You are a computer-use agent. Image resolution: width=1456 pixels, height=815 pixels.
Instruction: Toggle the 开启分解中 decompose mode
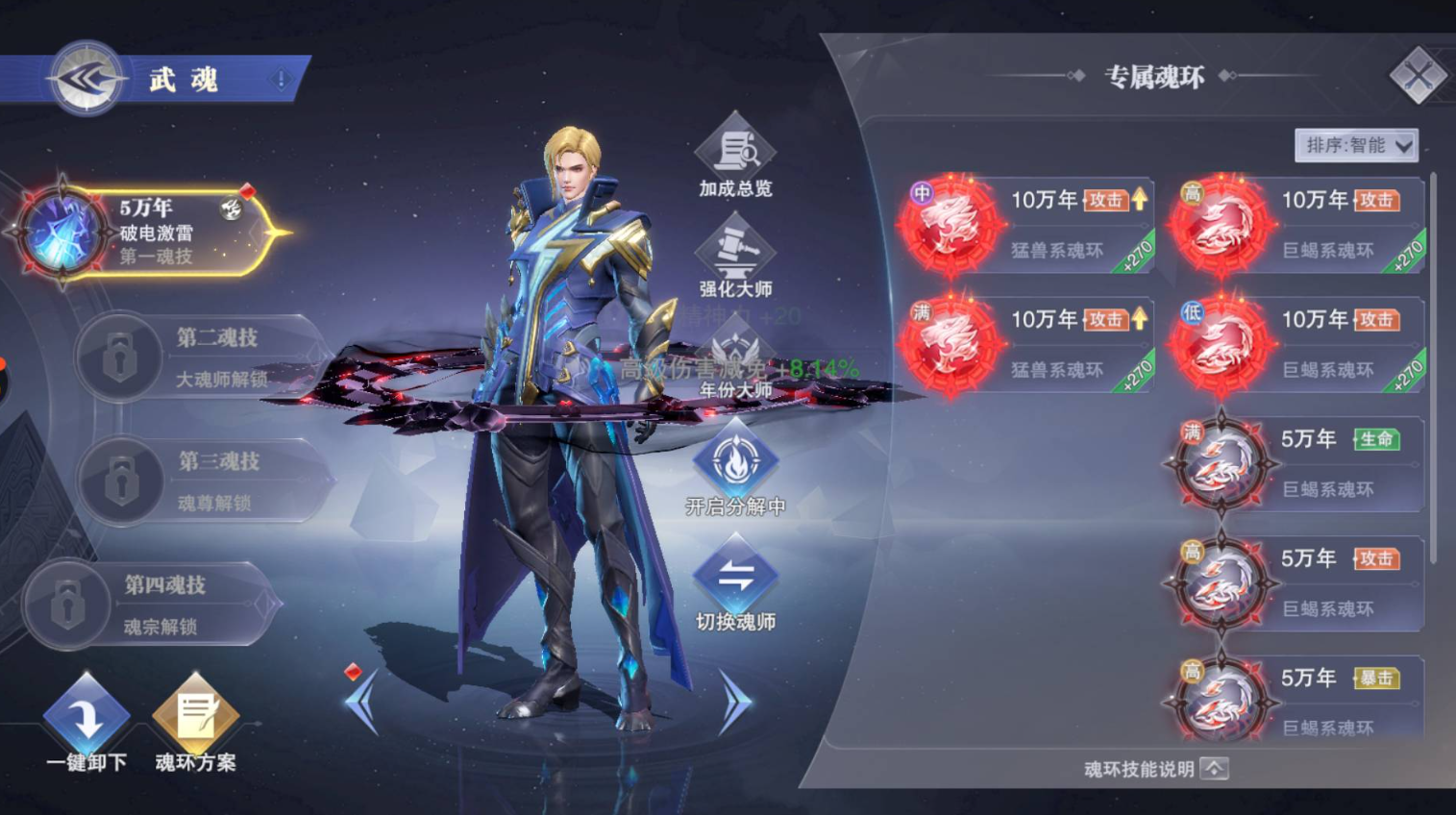(x=735, y=468)
